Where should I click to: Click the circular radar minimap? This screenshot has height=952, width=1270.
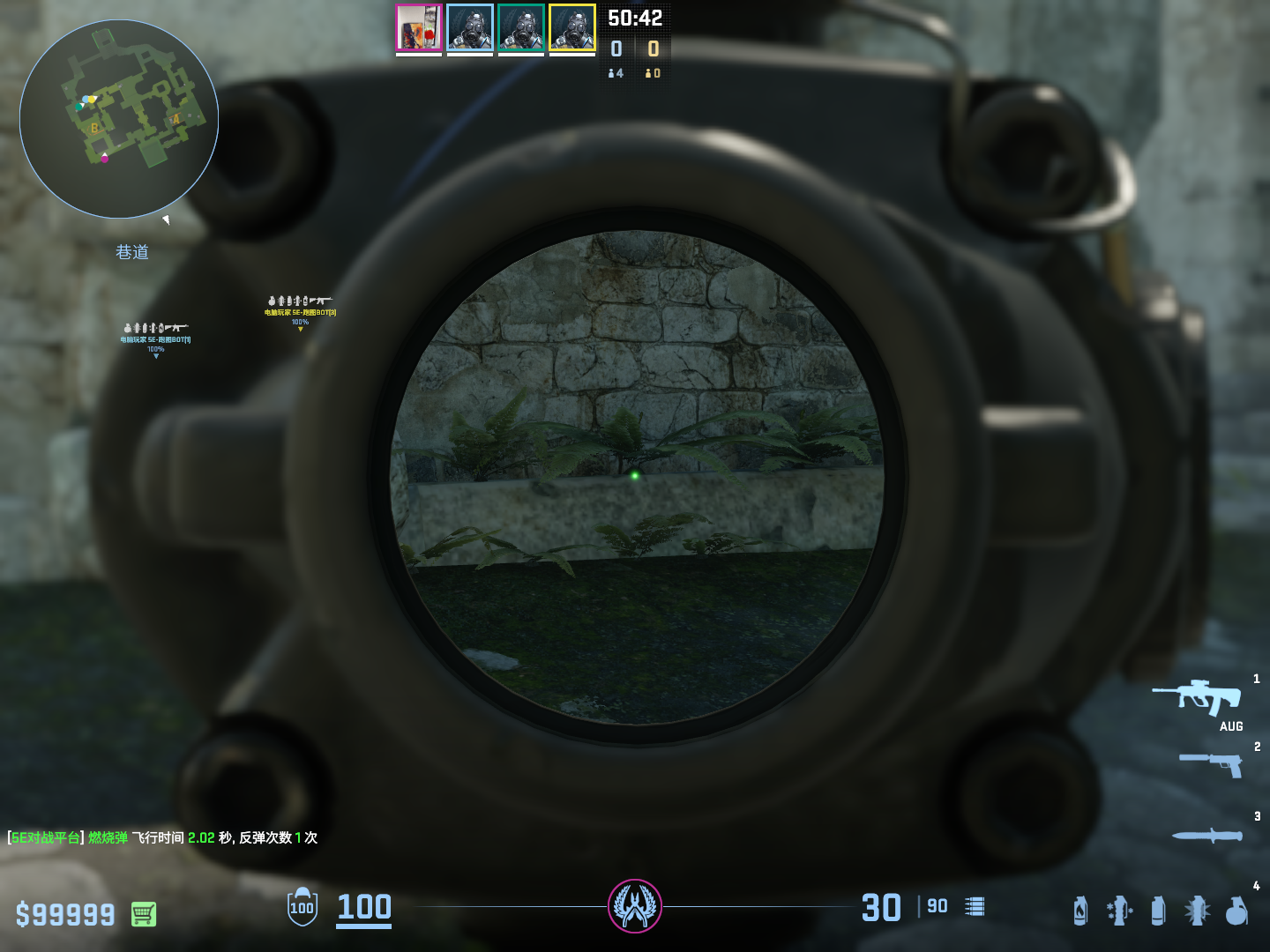(119, 119)
